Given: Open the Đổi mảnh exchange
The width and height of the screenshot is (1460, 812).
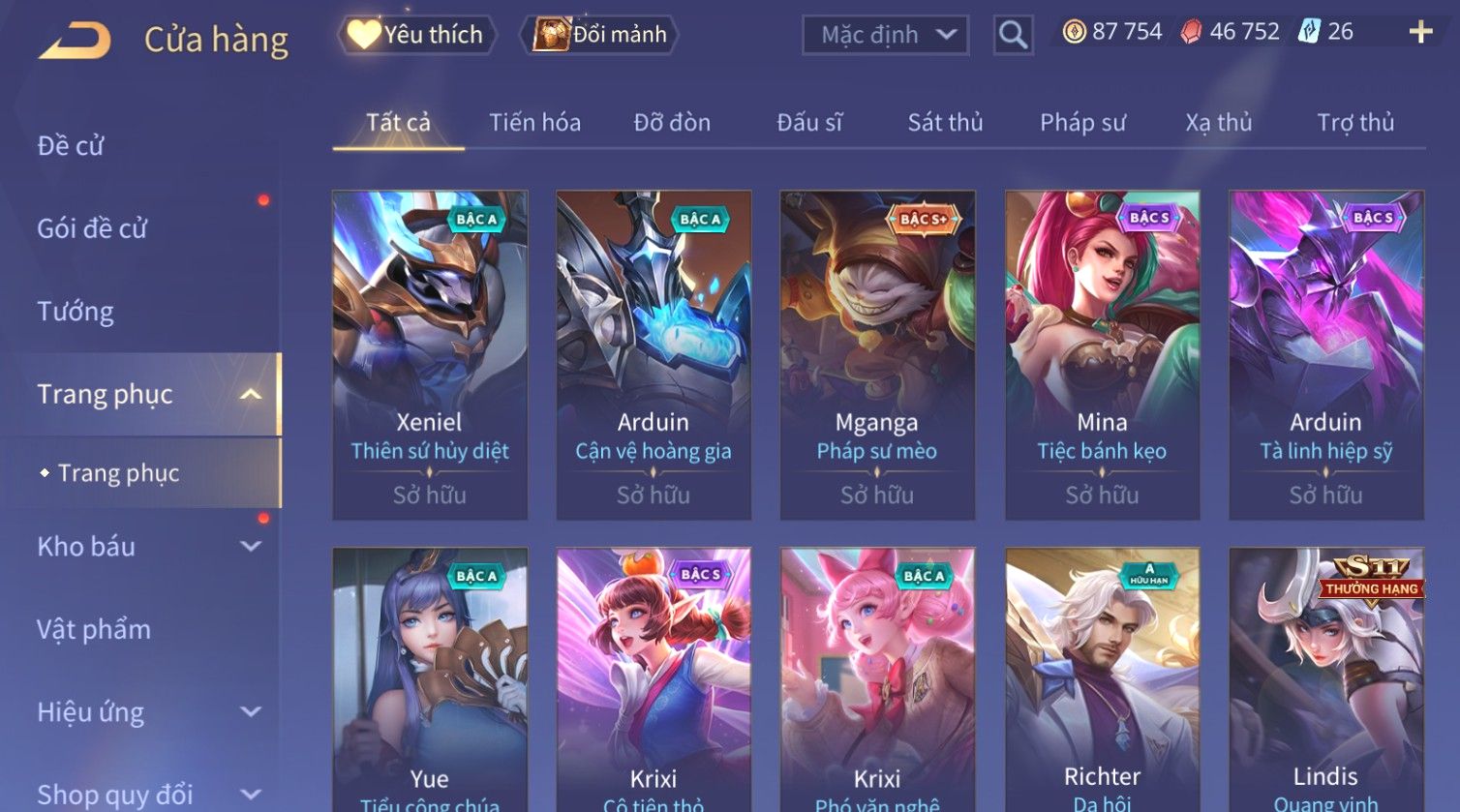Looking at the screenshot, I should [601, 35].
